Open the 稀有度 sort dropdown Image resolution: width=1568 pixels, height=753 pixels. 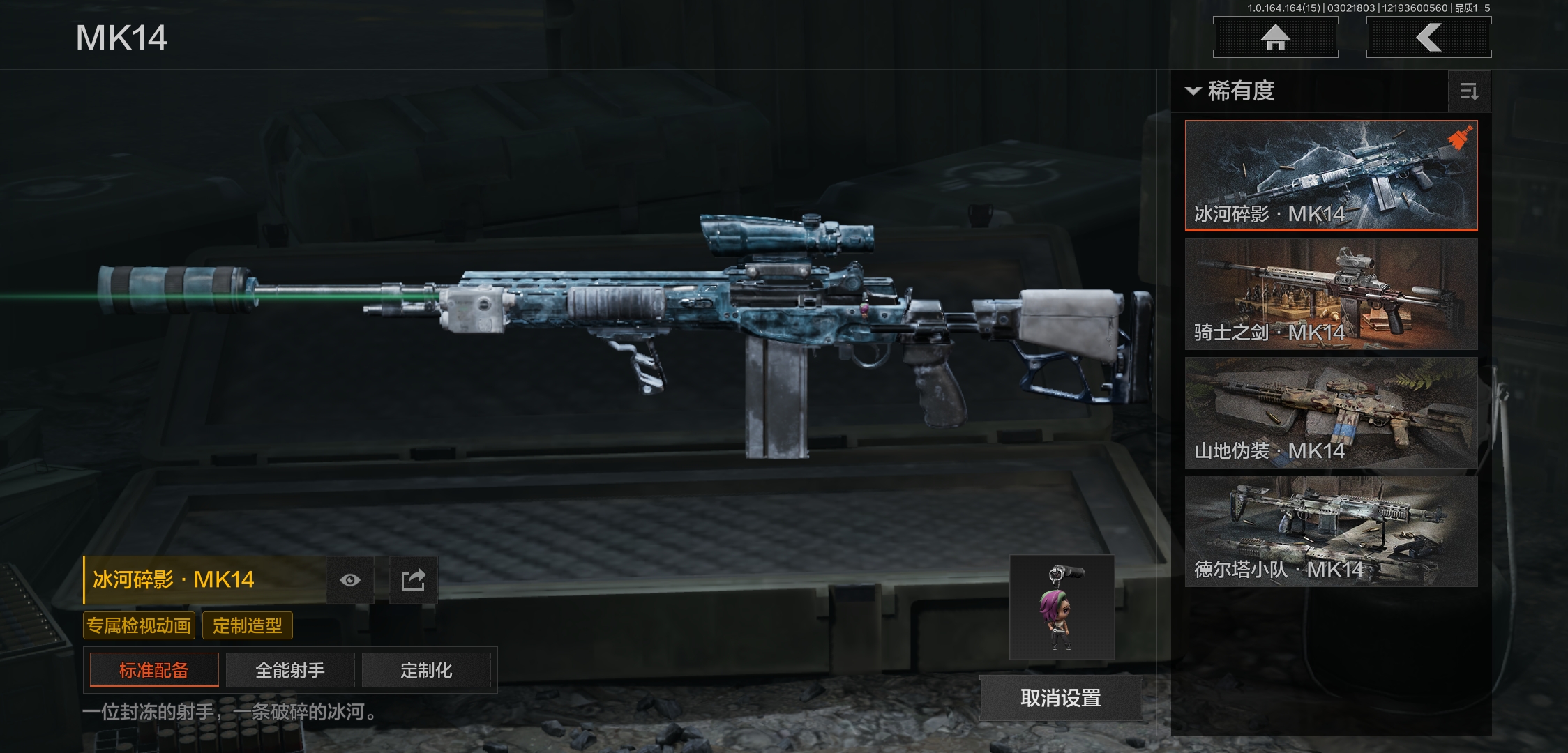1232,91
